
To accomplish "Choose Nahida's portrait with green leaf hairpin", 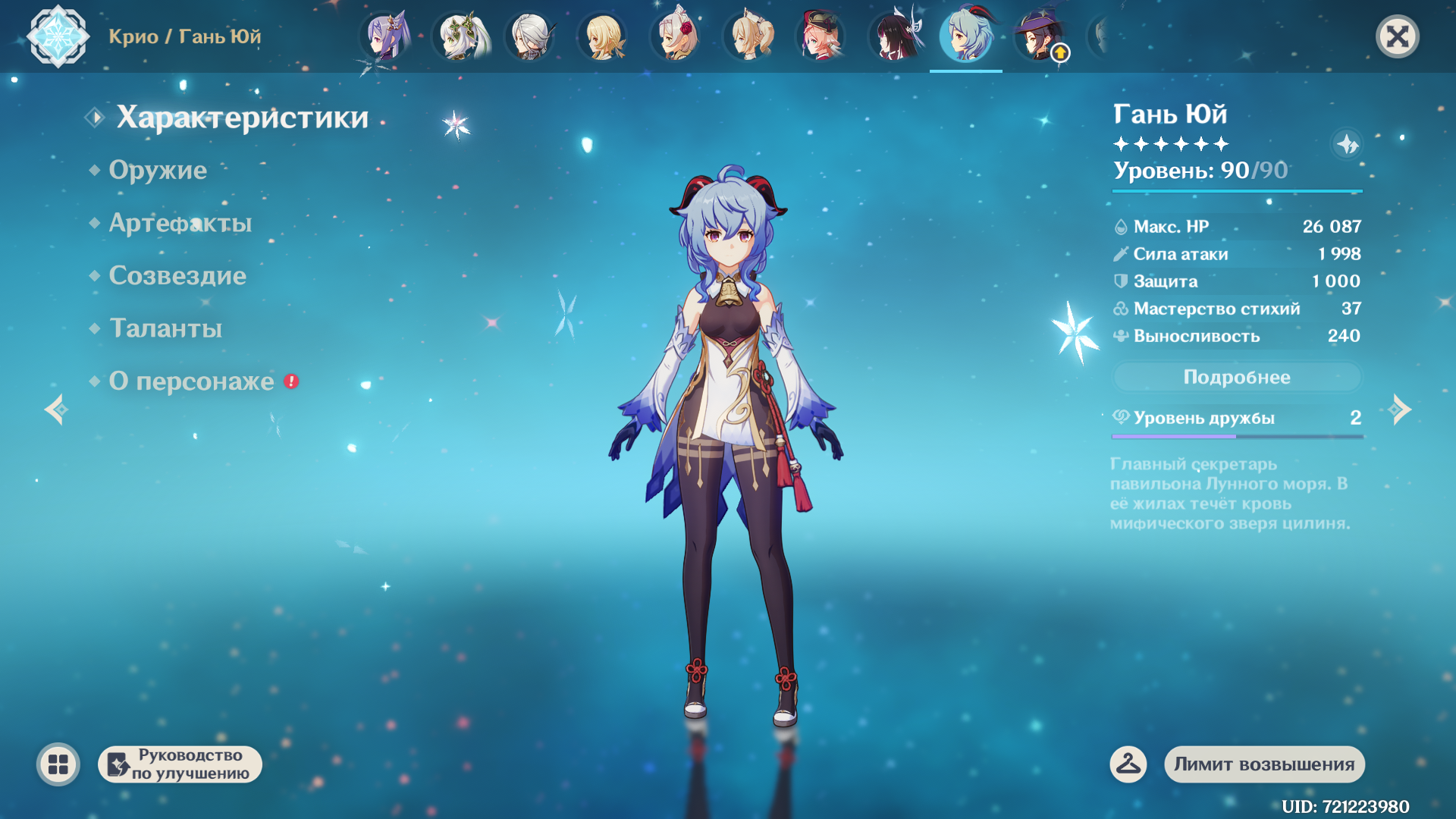I will [459, 36].
